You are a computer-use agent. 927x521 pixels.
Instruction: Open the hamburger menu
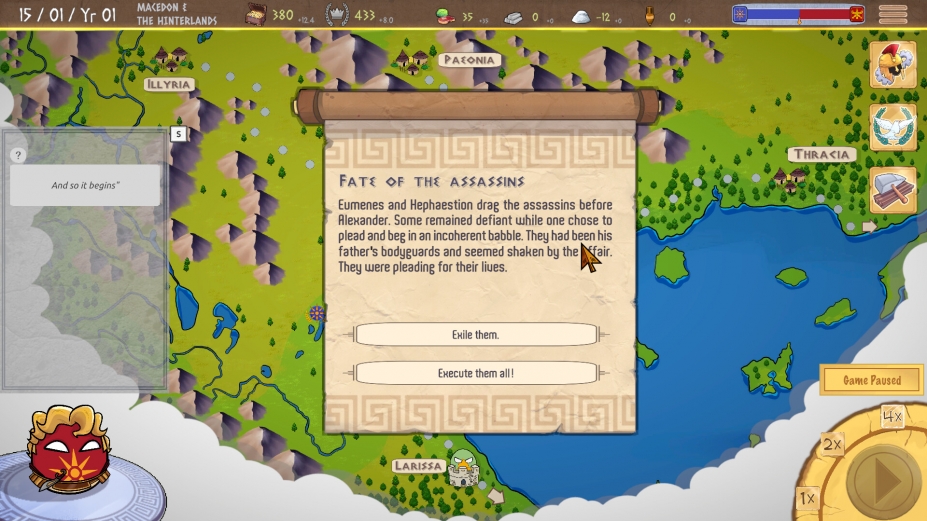pyautogui.click(x=893, y=14)
